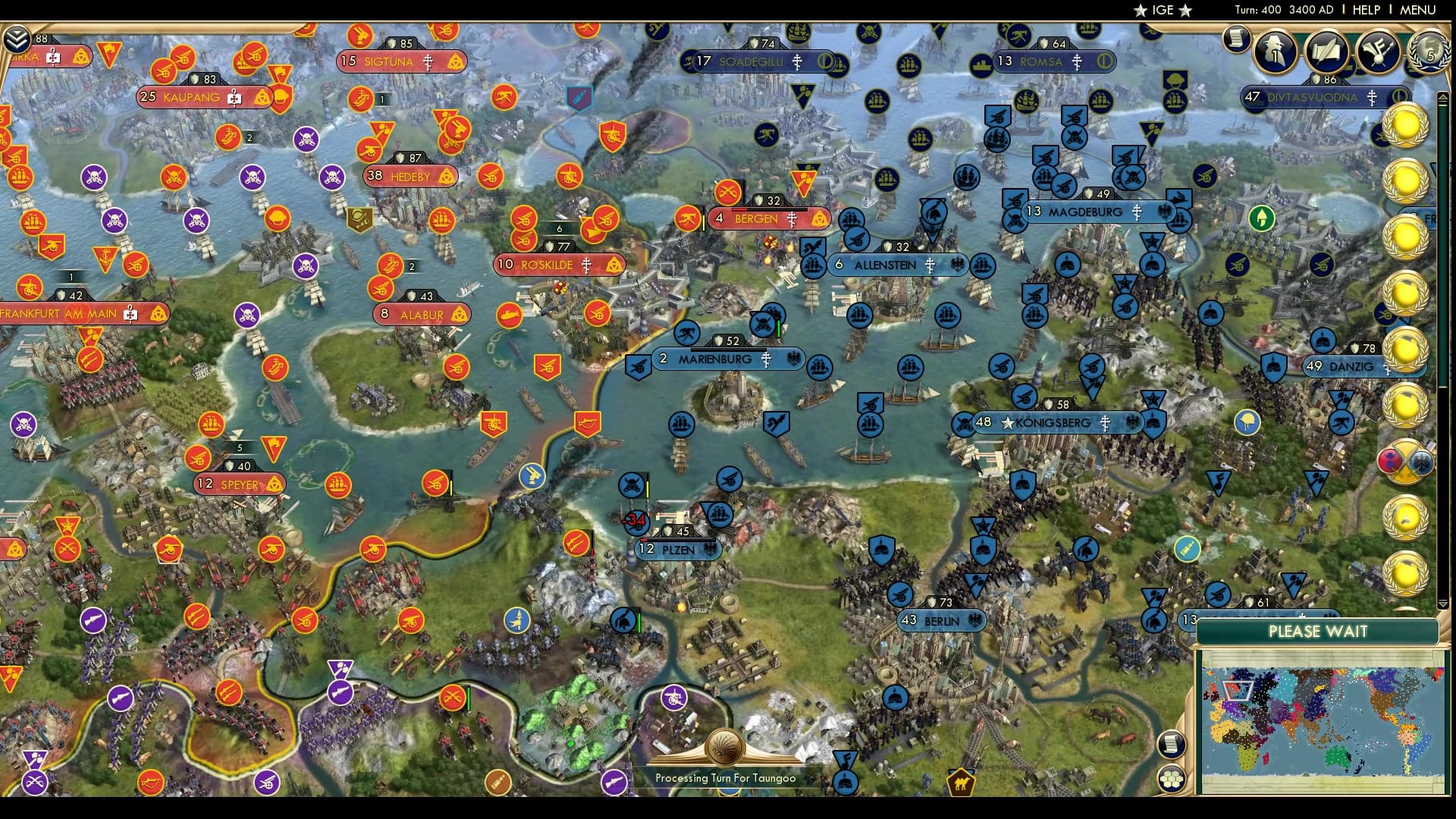Toggle Strategic View with the hexagon icon
1456x819 pixels.
point(1172,779)
